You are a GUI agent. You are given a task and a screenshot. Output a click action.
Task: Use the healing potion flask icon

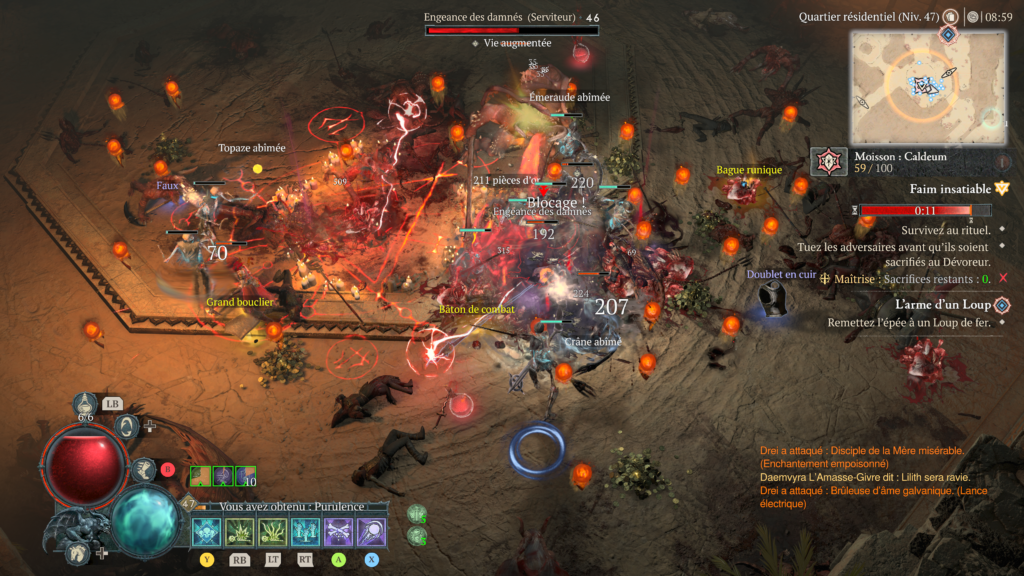point(86,404)
